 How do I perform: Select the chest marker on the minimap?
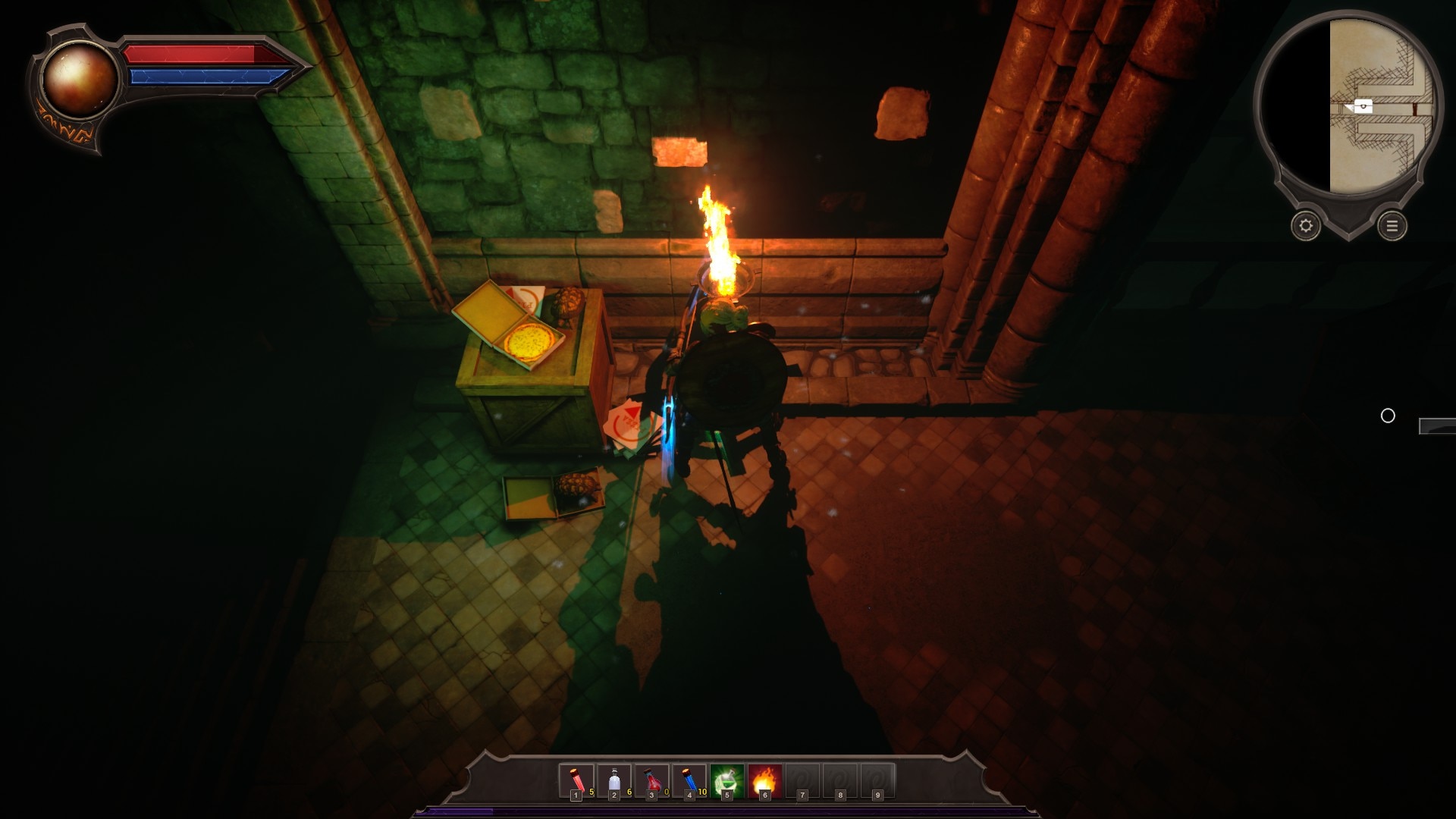pyautogui.click(x=1363, y=106)
